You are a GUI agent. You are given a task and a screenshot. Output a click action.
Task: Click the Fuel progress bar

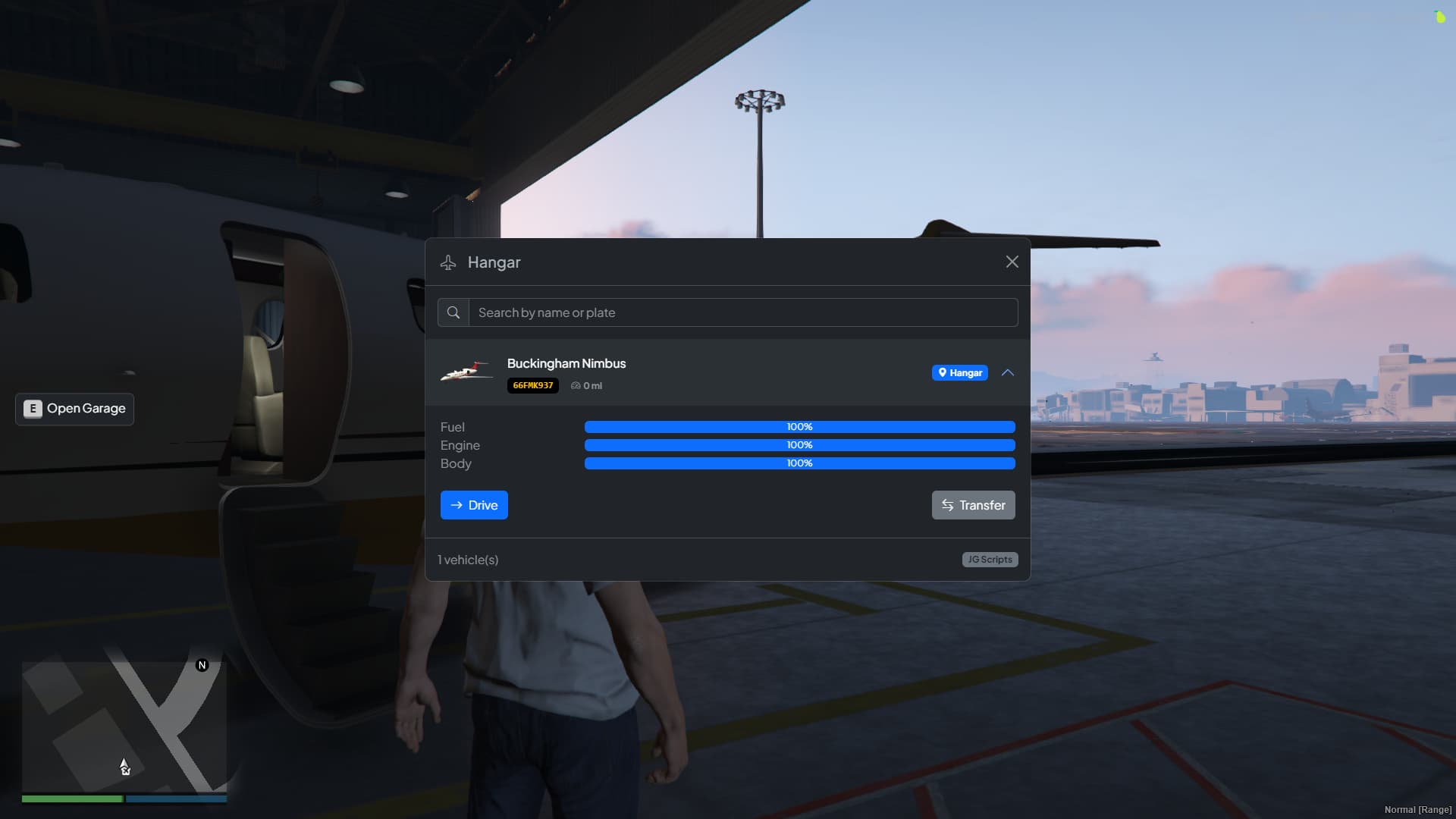click(799, 427)
